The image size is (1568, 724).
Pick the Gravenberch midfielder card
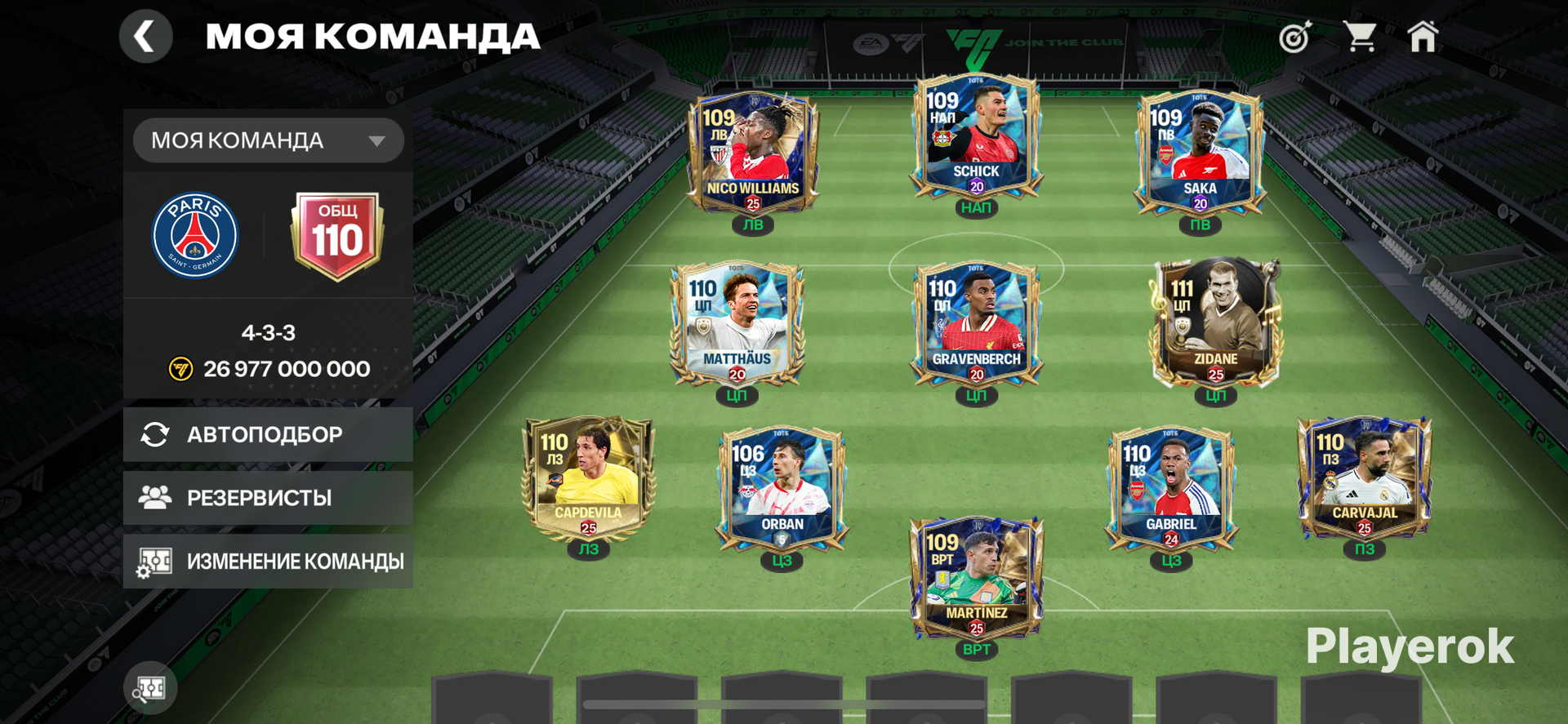976,324
